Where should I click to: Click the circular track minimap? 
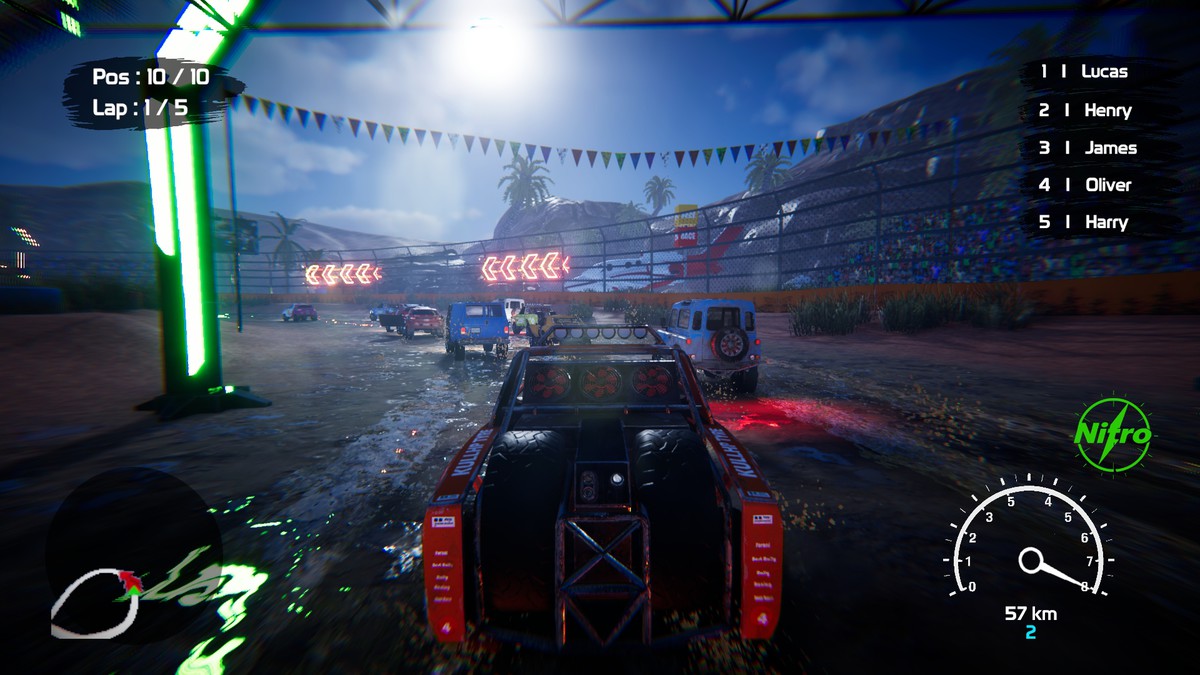click(x=132, y=555)
